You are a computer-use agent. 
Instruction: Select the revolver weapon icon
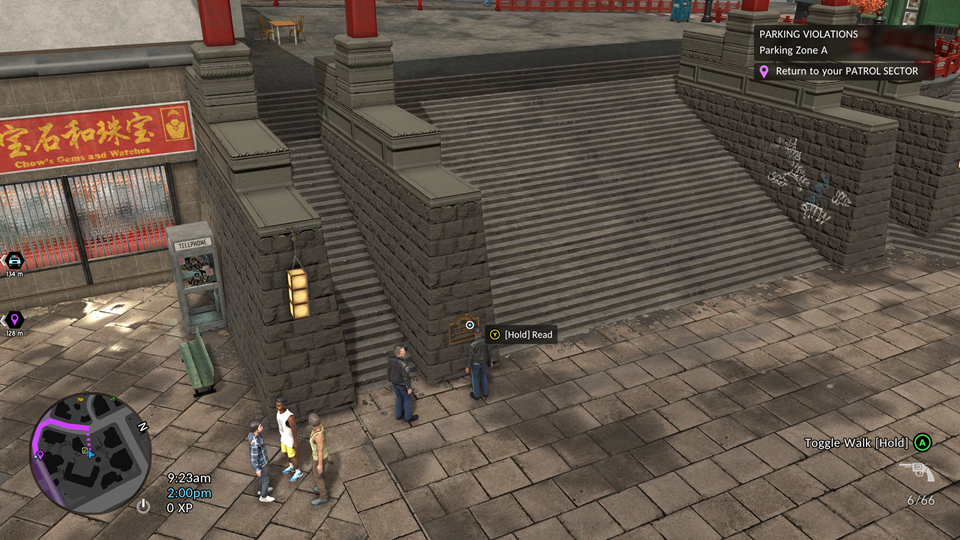pyautogui.click(x=916, y=472)
